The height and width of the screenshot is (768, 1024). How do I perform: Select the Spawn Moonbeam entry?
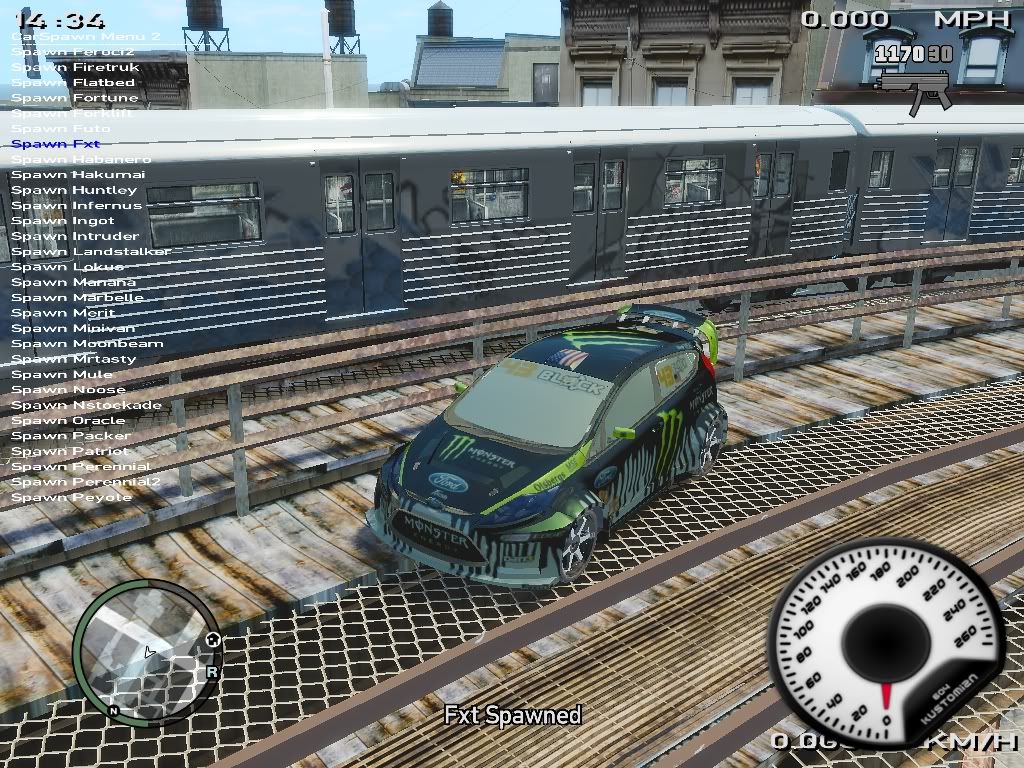tap(87, 344)
